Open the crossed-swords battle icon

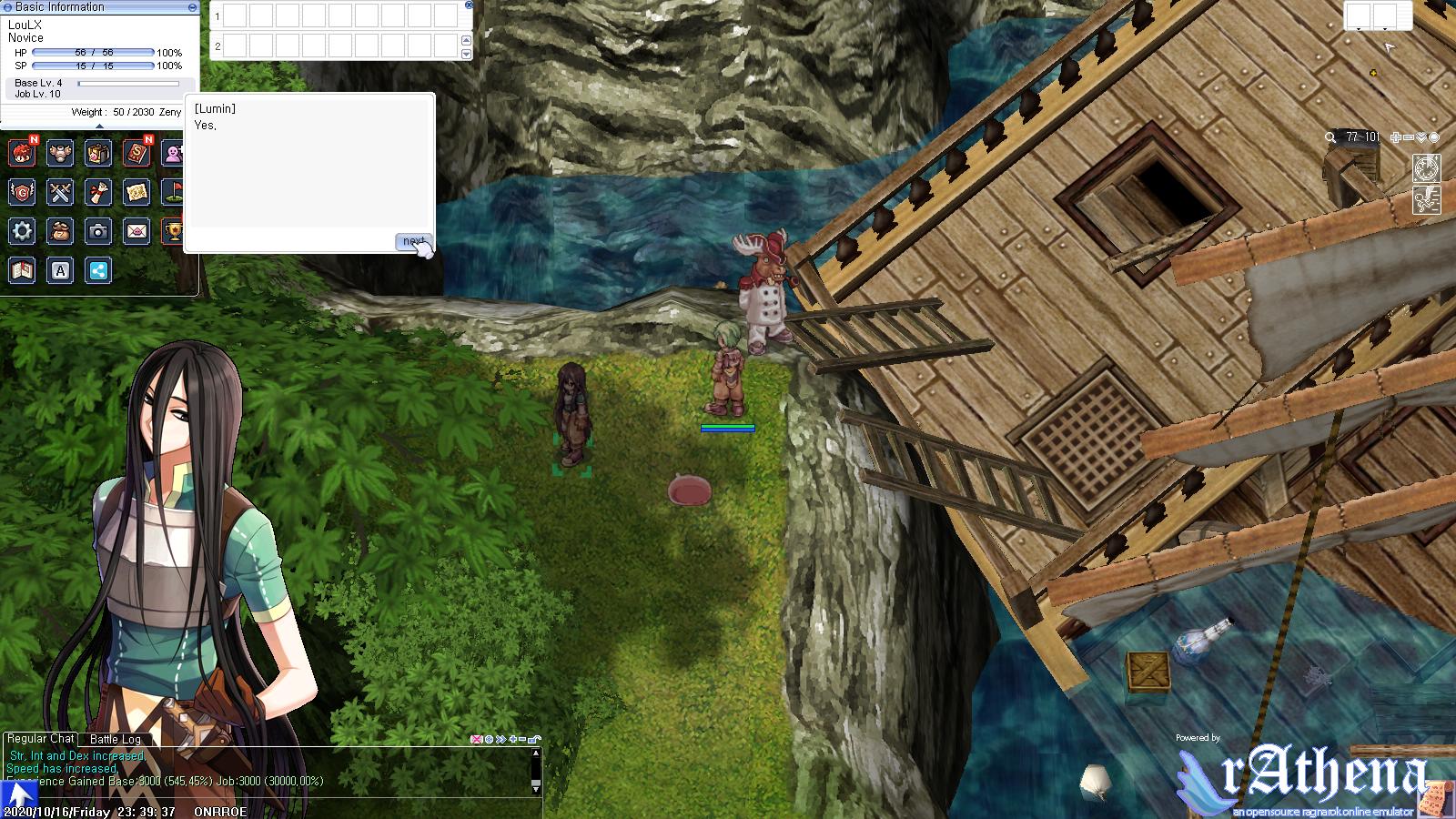60,193
